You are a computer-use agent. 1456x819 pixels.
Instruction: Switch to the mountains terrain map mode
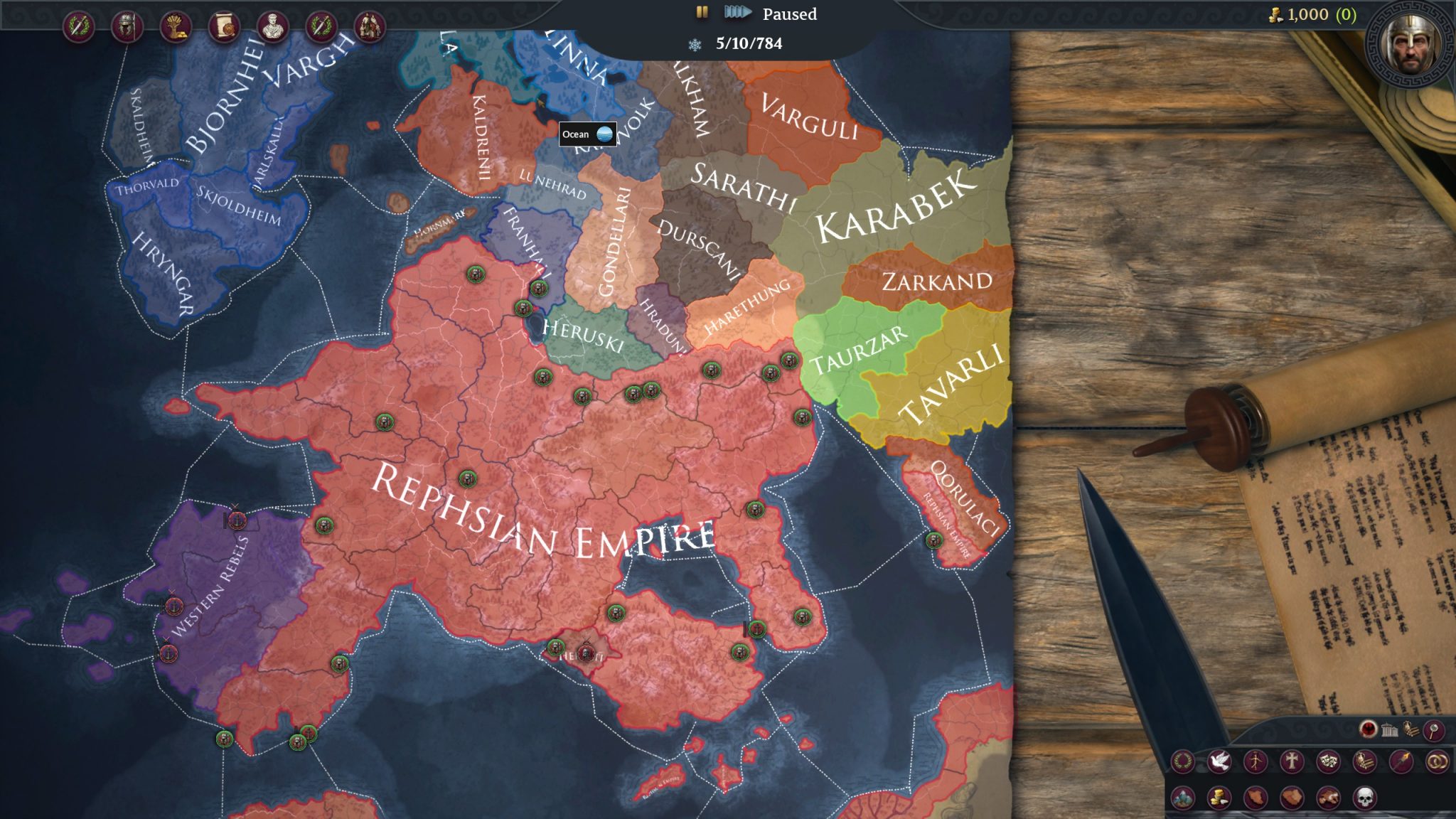click(1183, 798)
